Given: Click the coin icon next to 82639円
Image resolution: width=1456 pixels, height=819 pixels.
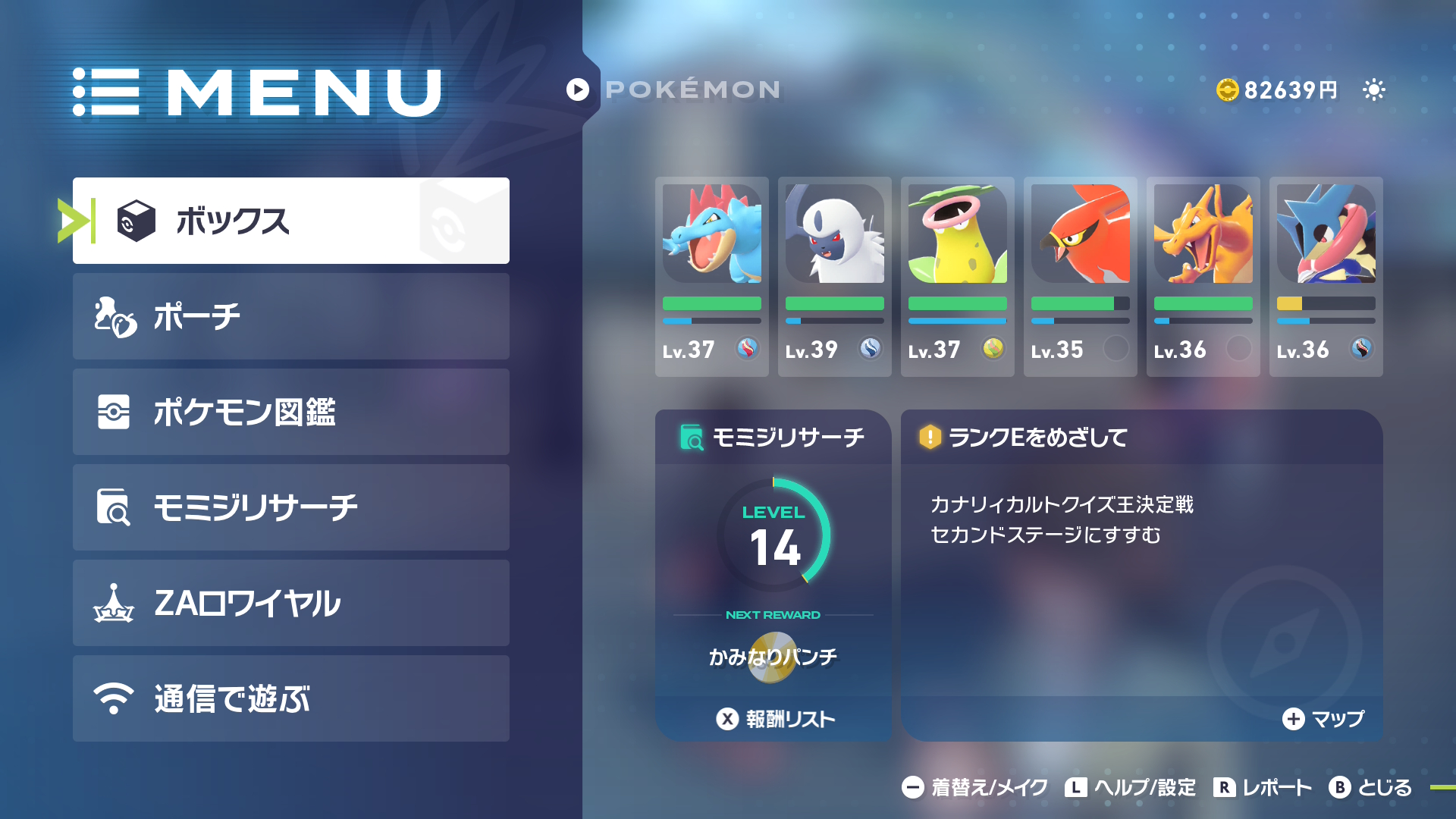Looking at the screenshot, I should pos(1230,89).
